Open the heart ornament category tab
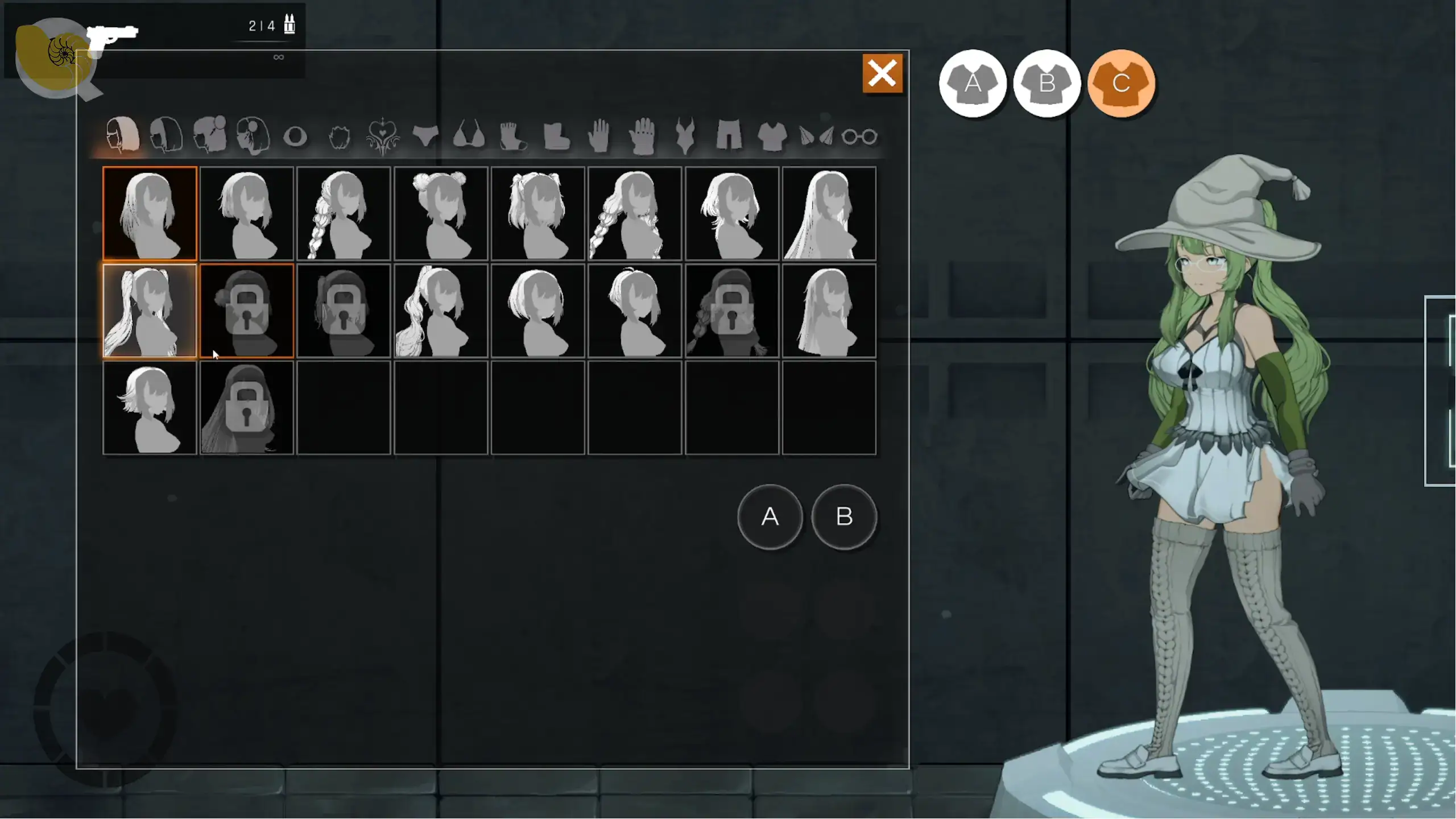This screenshot has height=819, width=1456. click(x=382, y=136)
